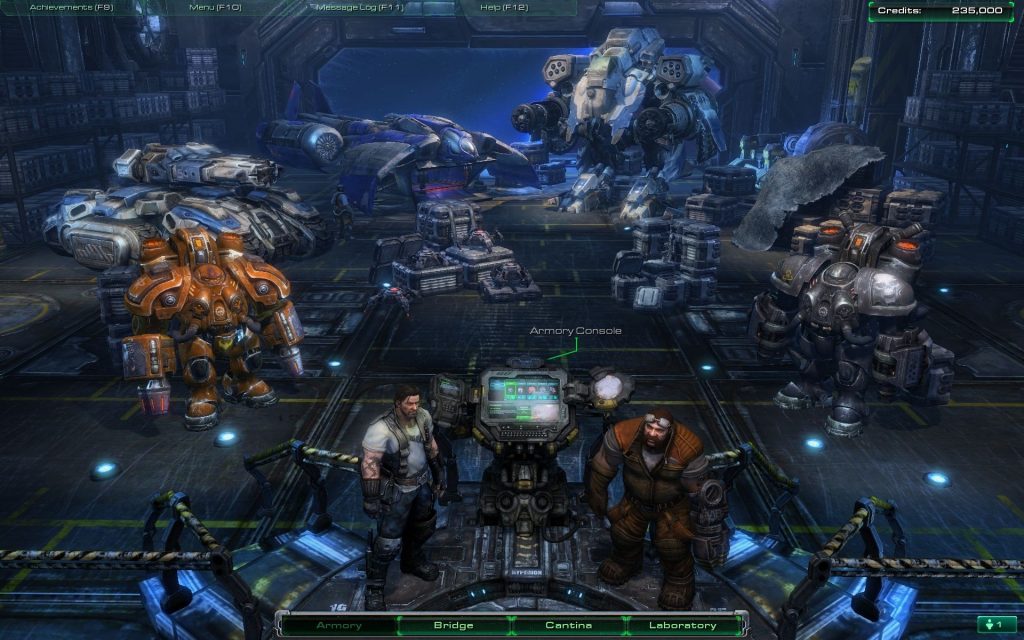The width and height of the screenshot is (1024, 640).
Task: Switch to the Cantina
Action: point(568,625)
